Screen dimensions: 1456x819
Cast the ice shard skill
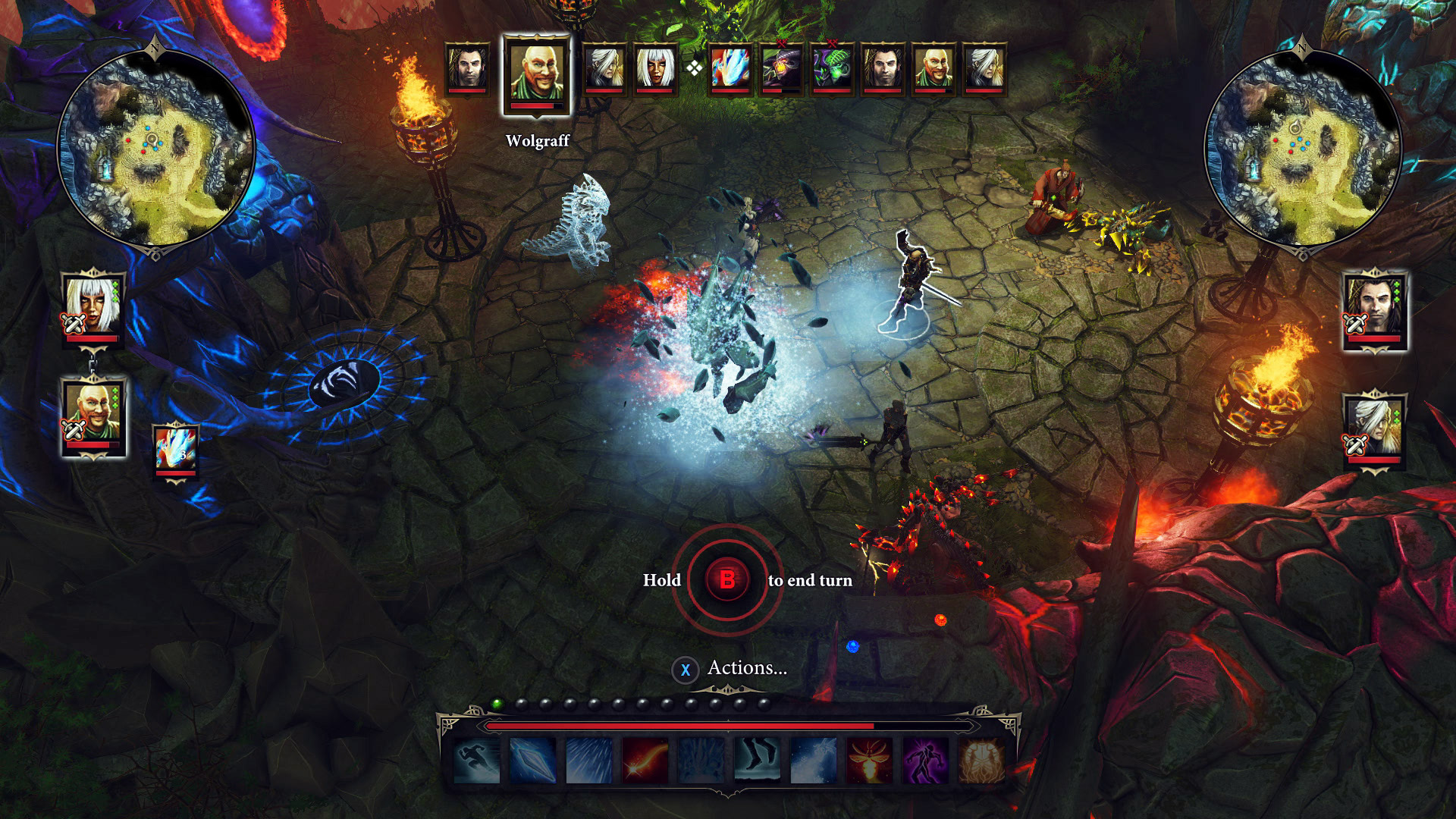(533, 760)
